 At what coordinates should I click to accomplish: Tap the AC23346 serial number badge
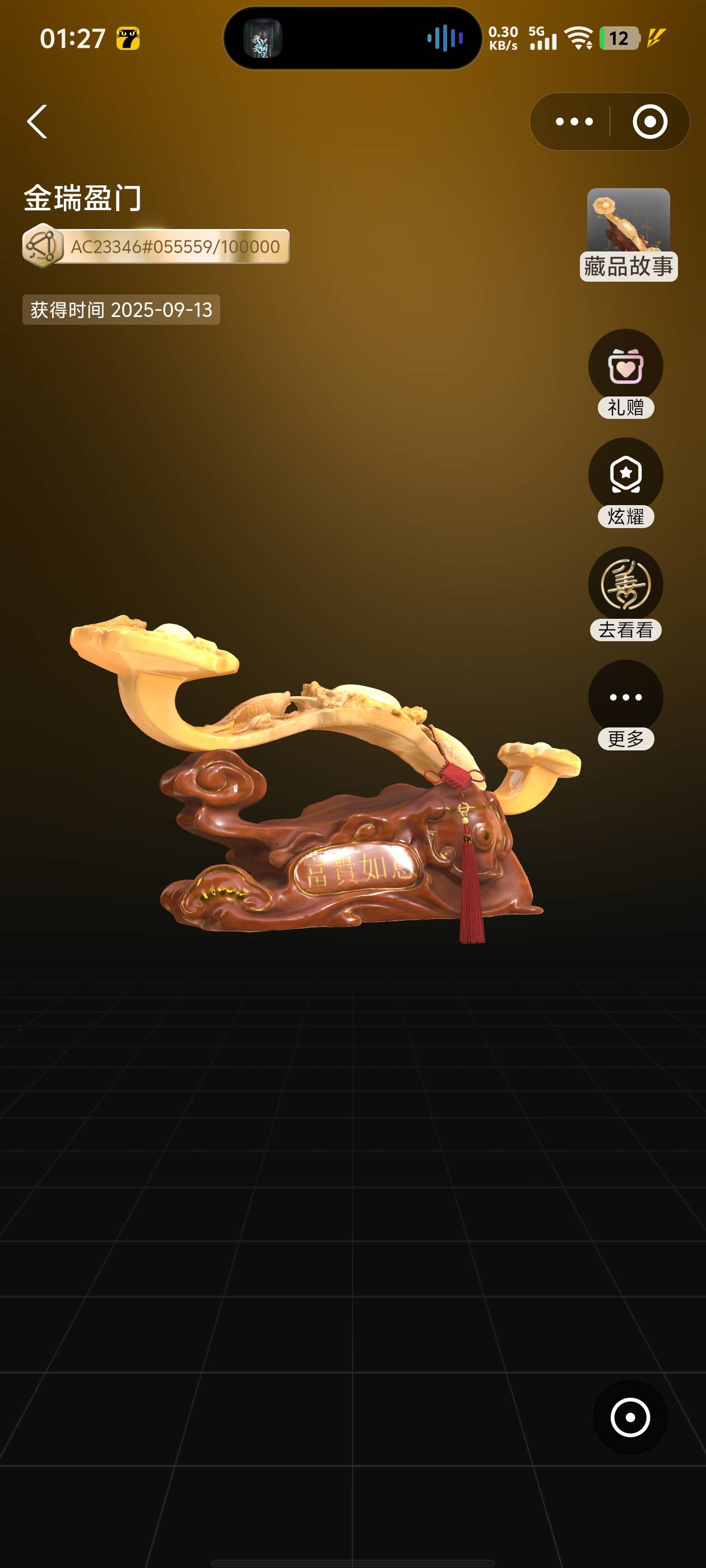click(x=156, y=246)
